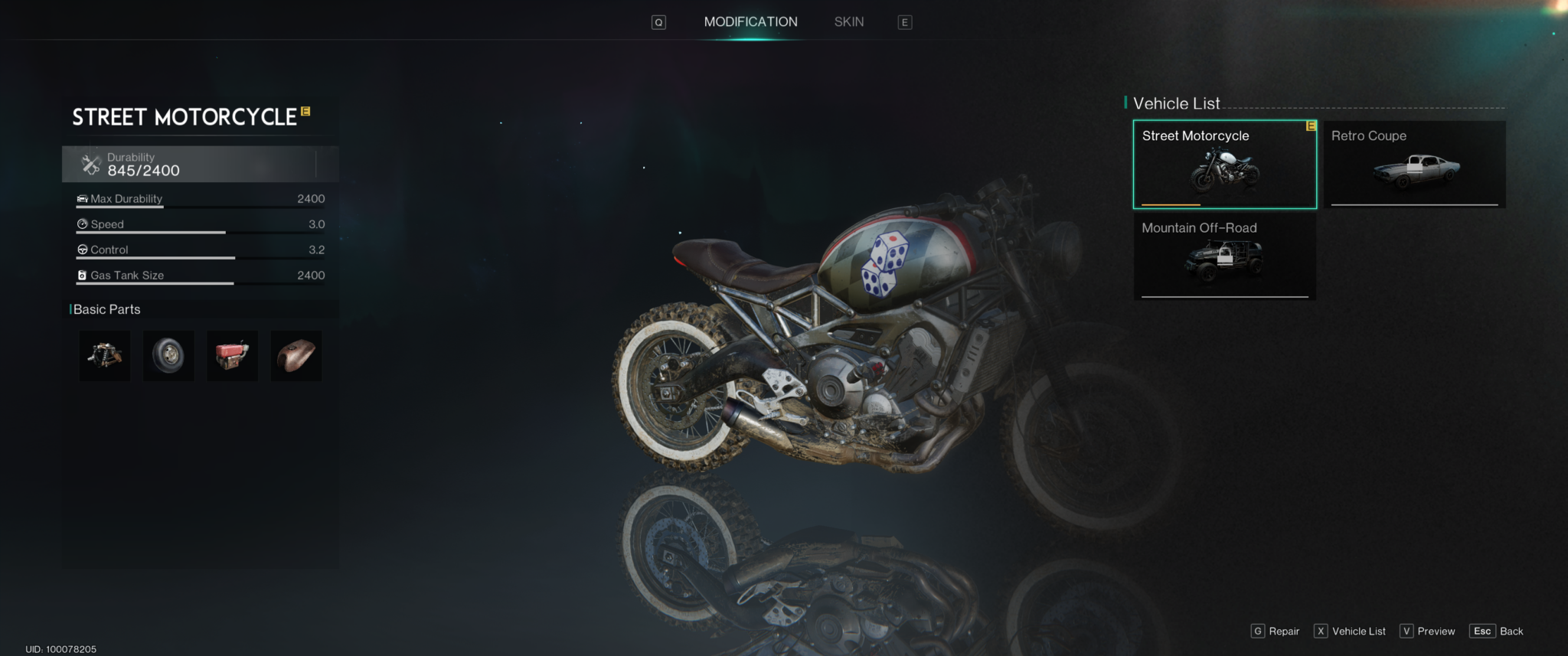
Task: Choose the Mountain Off-Road vehicle
Action: pyautogui.click(x=1224, y=256)
